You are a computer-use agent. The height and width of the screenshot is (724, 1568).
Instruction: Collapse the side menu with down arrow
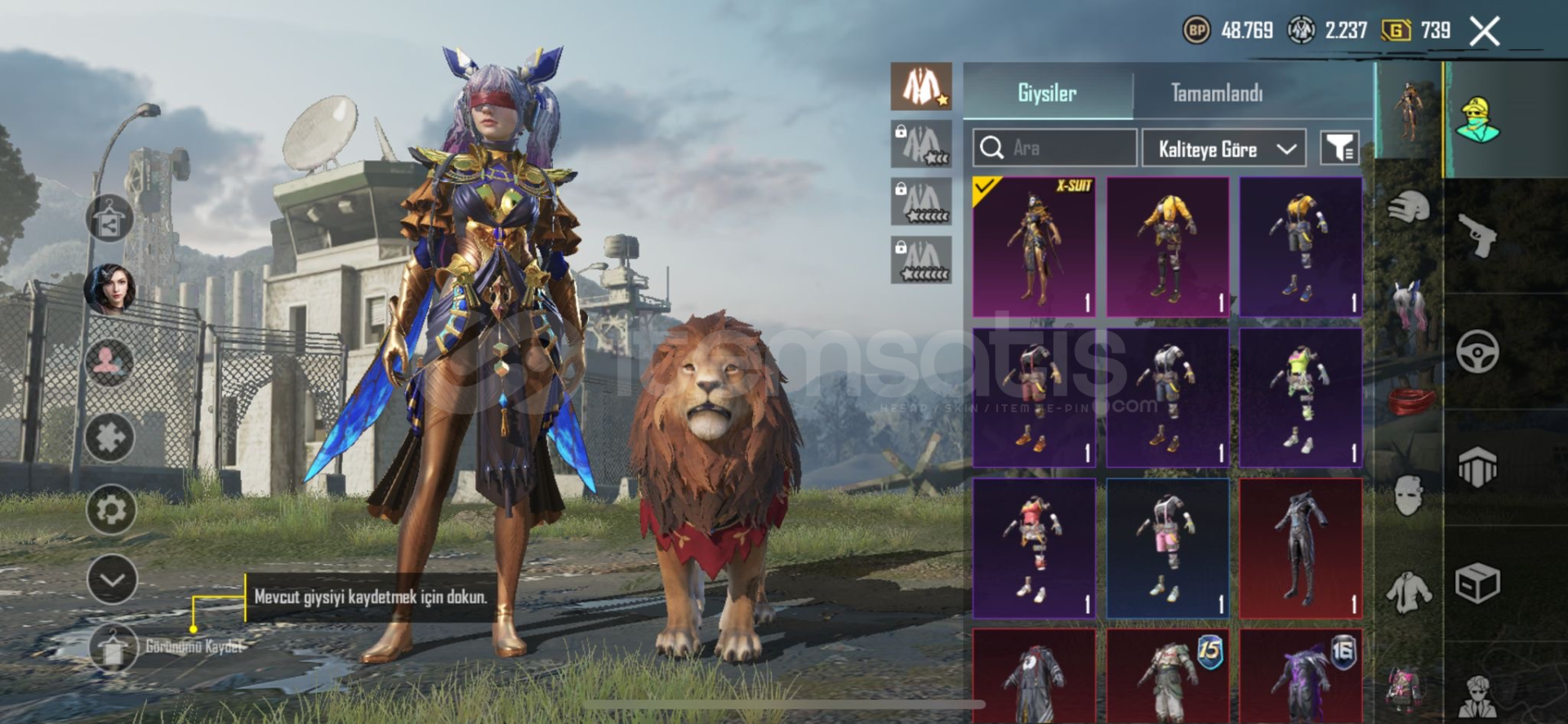pyautogui.click(x=112, y=580)
